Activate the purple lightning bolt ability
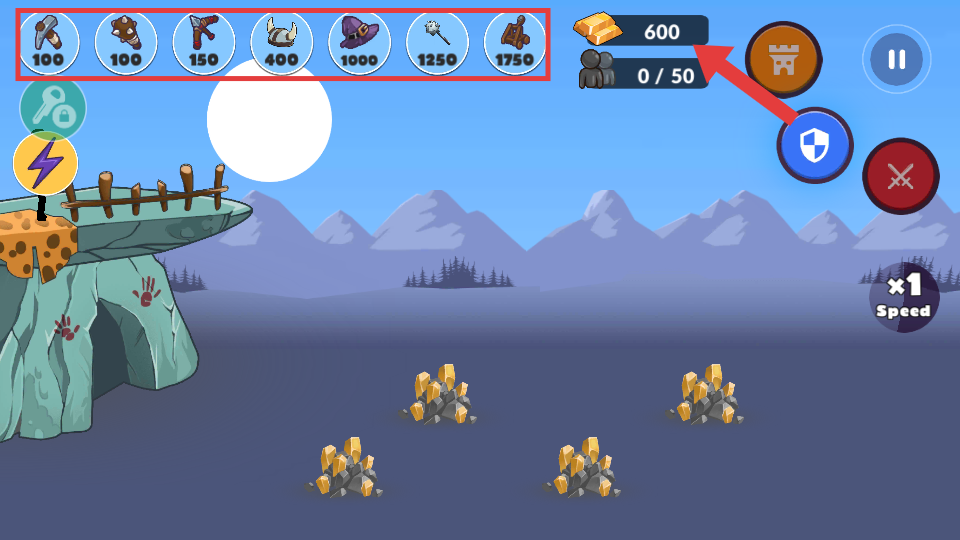The image size is (960, 540). point(46,163)
